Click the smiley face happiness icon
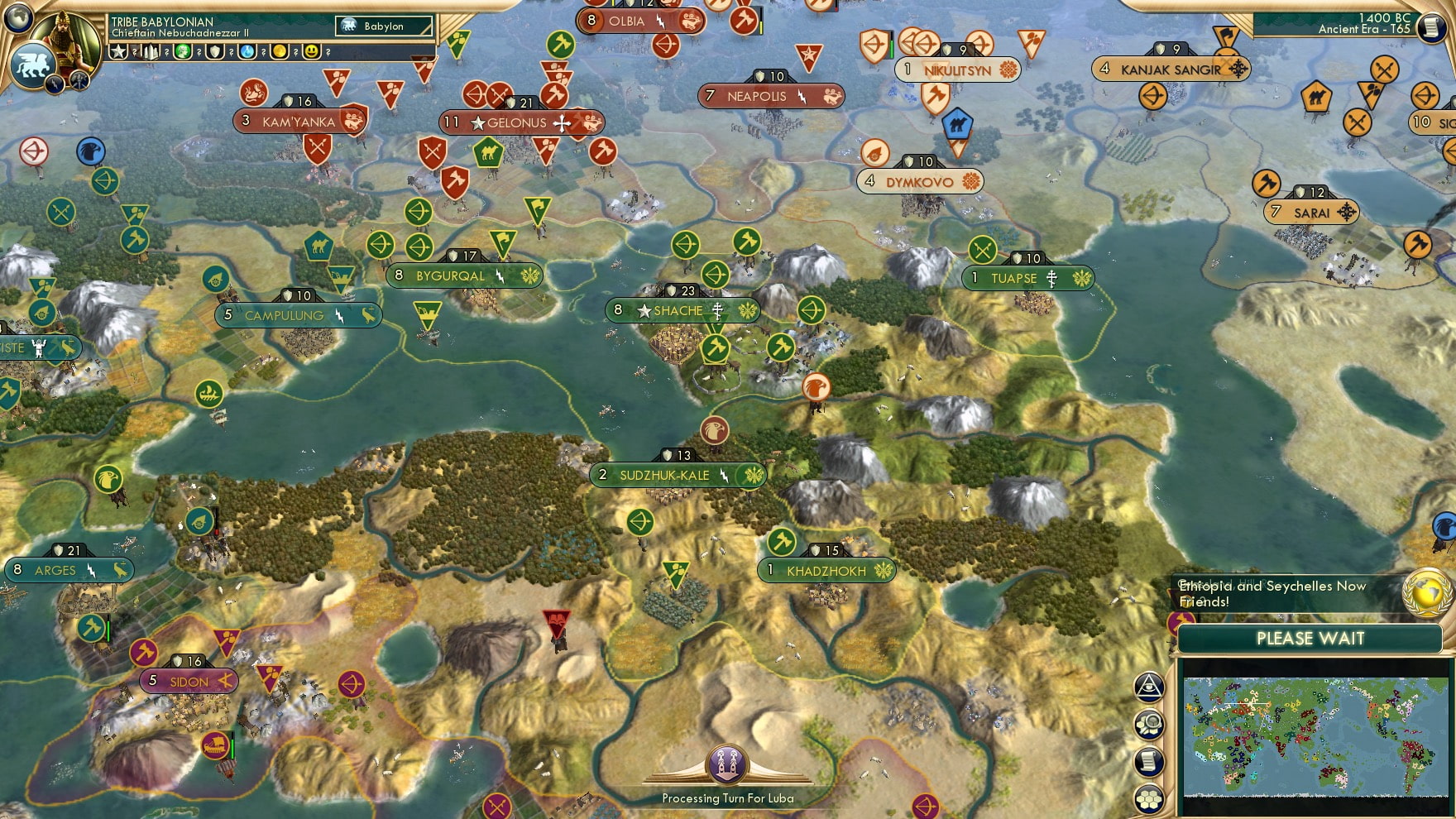The width and height of the screenshot is (1456, 819). pos(312,51)
